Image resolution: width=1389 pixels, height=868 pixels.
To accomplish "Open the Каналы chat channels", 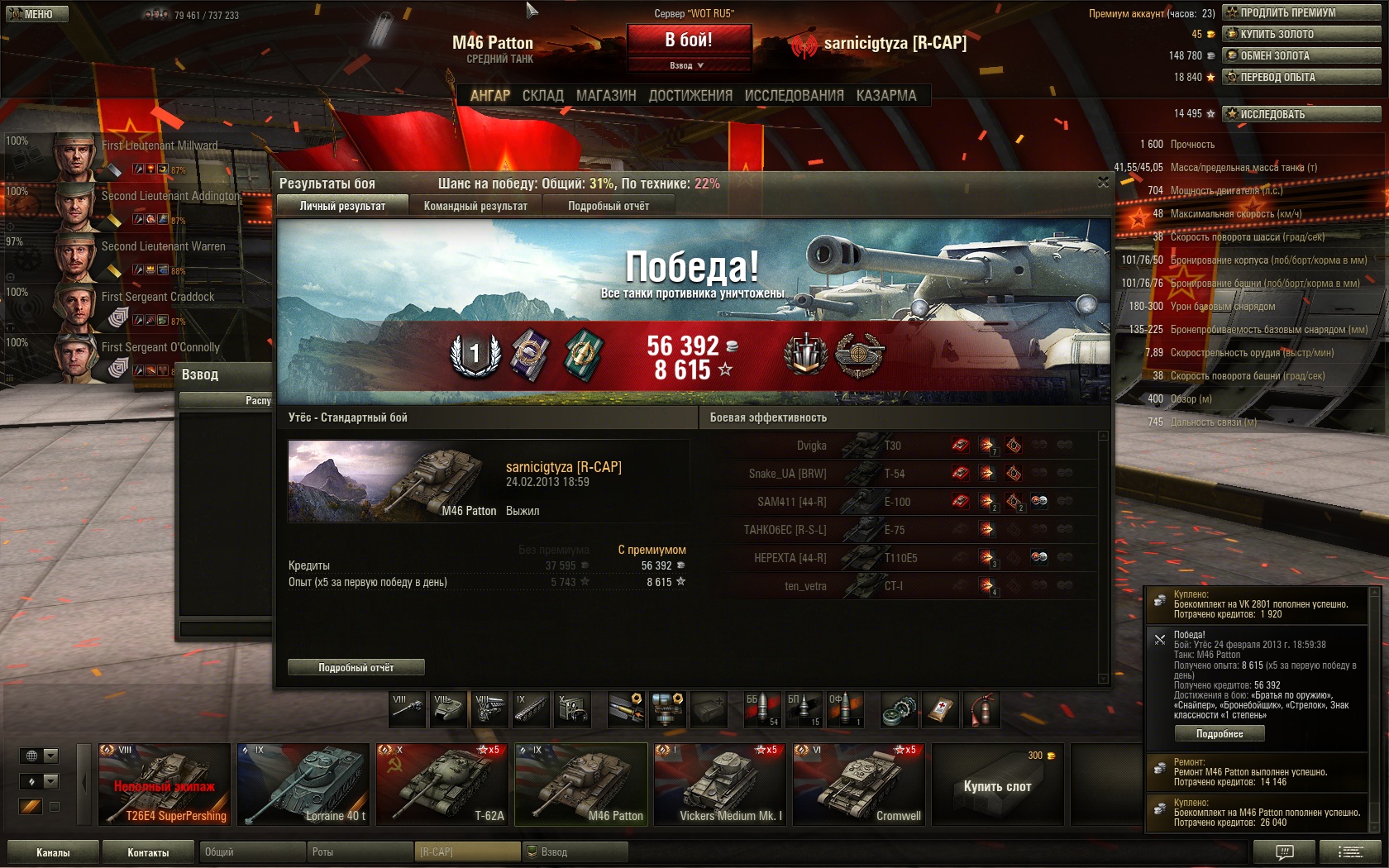I will point(53,852).
